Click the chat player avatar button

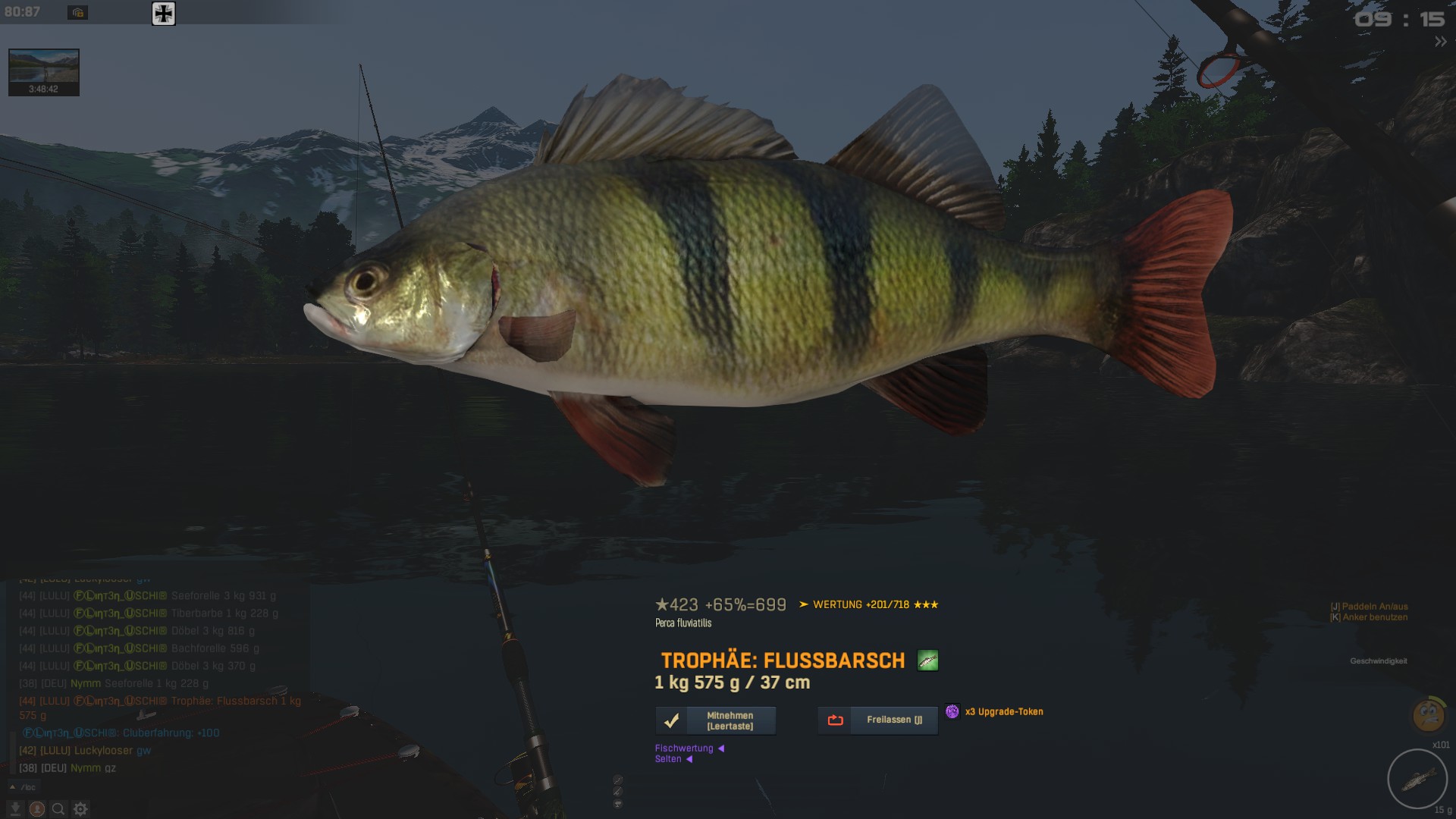coord(36,809)
